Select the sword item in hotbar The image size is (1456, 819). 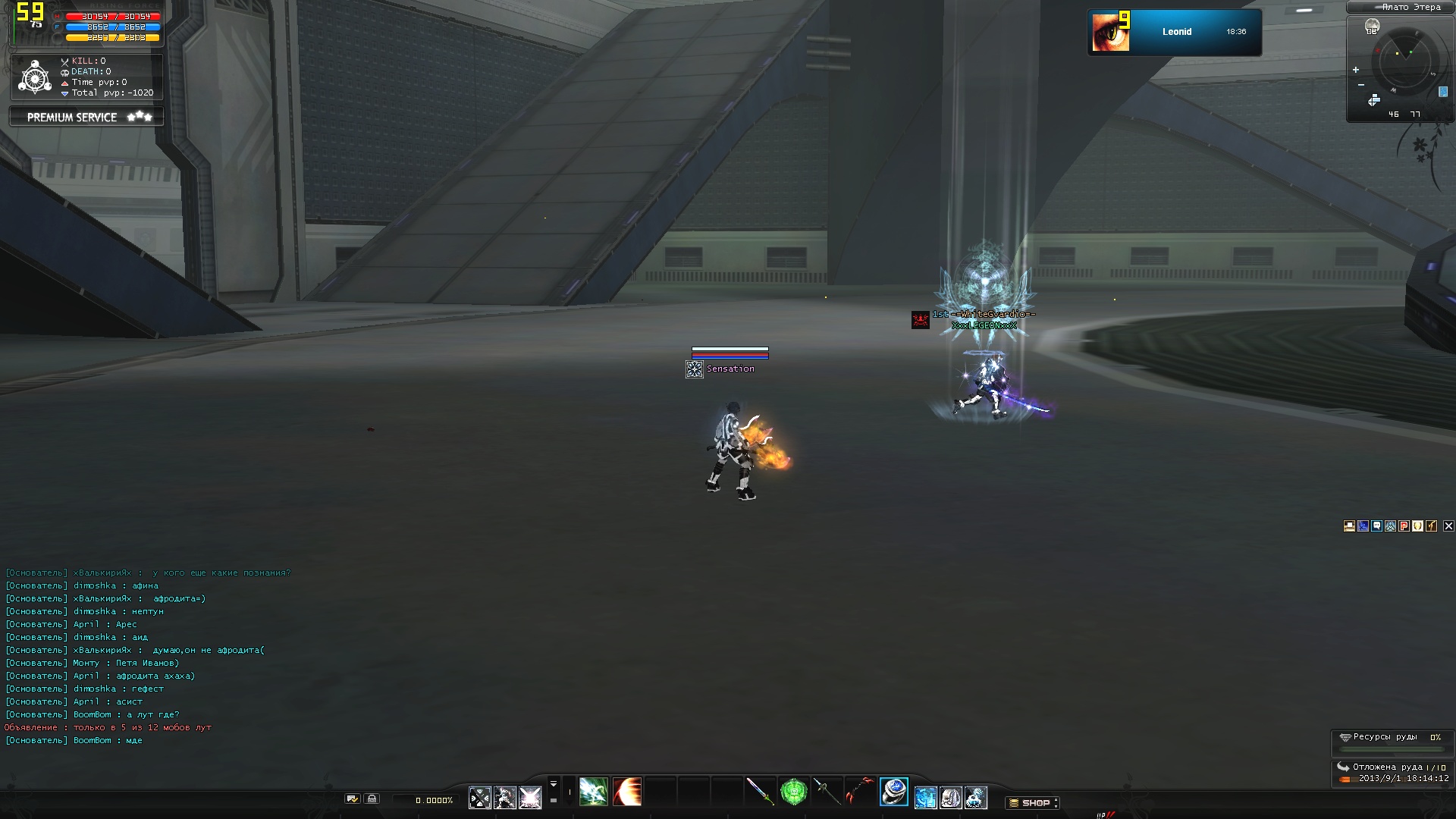coord(759,792)
